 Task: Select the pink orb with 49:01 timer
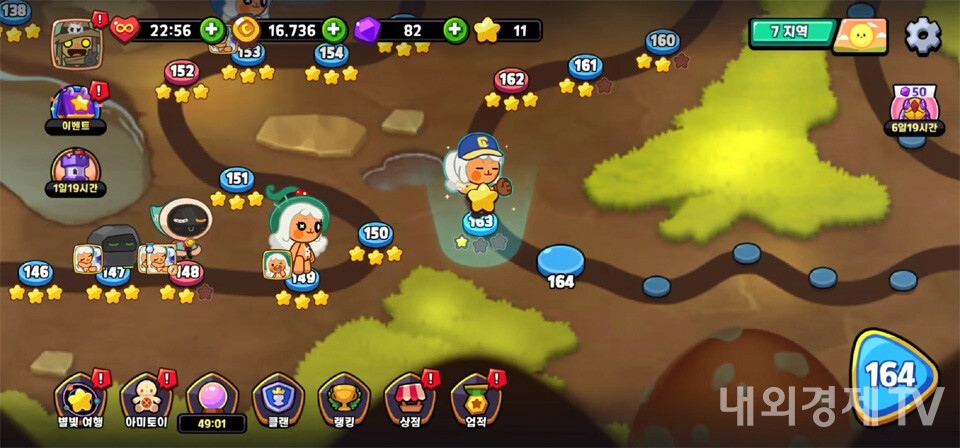pyautogui.click(x=211, y=398)
